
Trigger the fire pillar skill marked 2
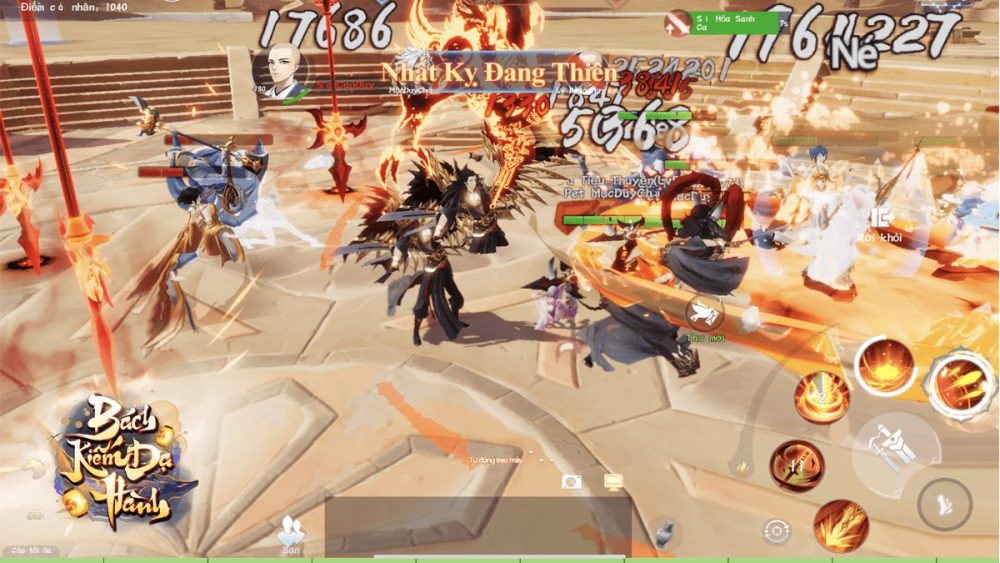pyautogui.click(x=822, y=397)
